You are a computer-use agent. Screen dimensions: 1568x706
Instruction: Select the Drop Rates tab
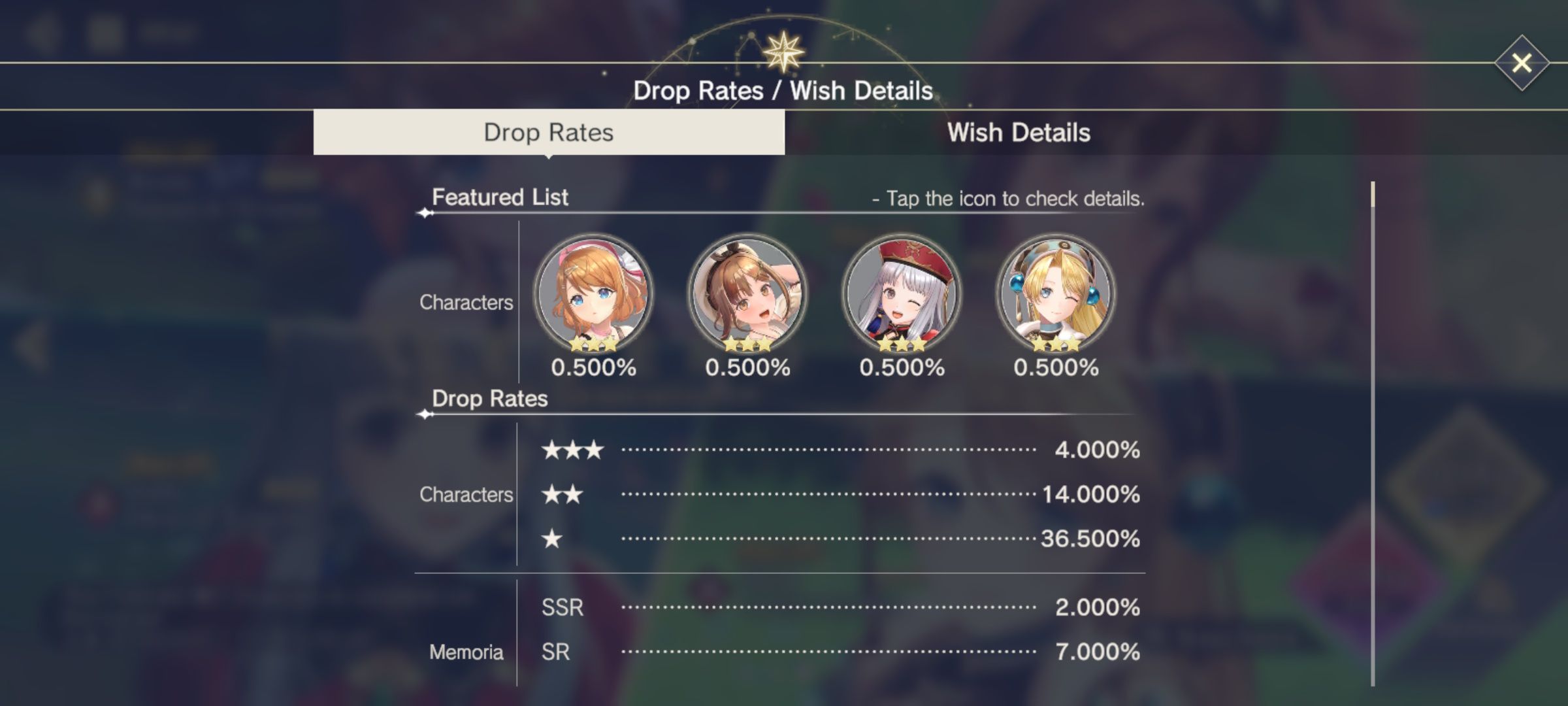[549, 132]
